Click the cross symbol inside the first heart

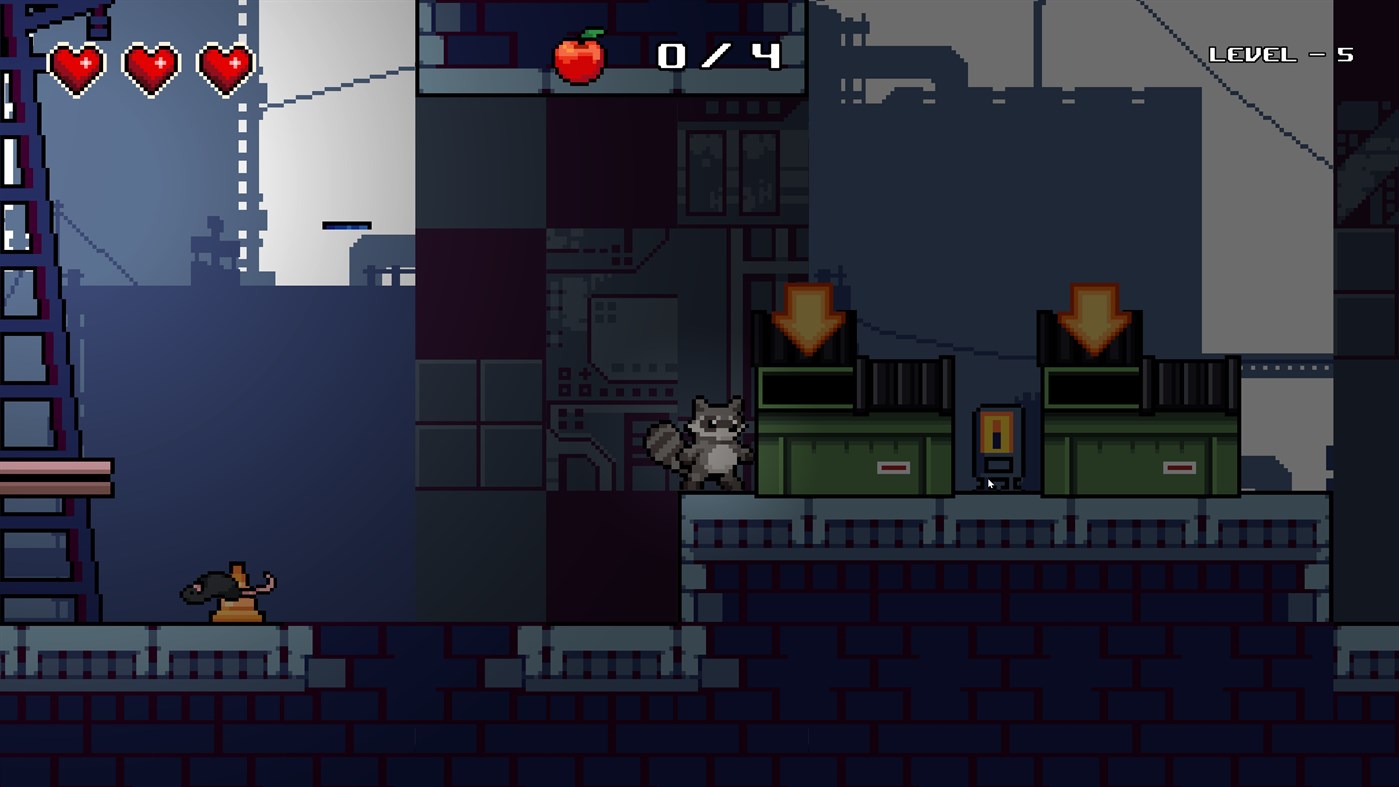pyautogui.click(x=86, y=62)
